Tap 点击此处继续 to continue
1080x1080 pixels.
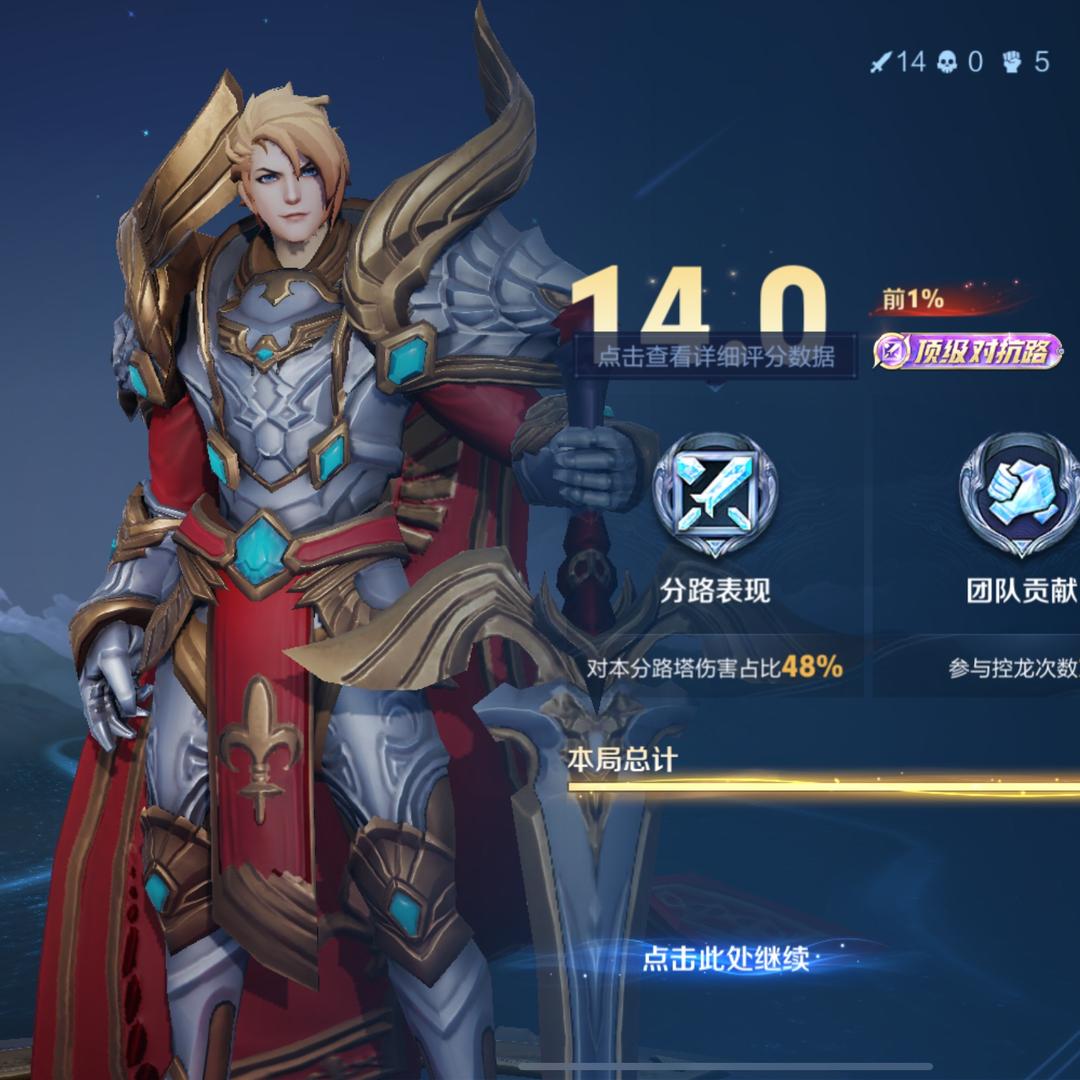point(725,960)
